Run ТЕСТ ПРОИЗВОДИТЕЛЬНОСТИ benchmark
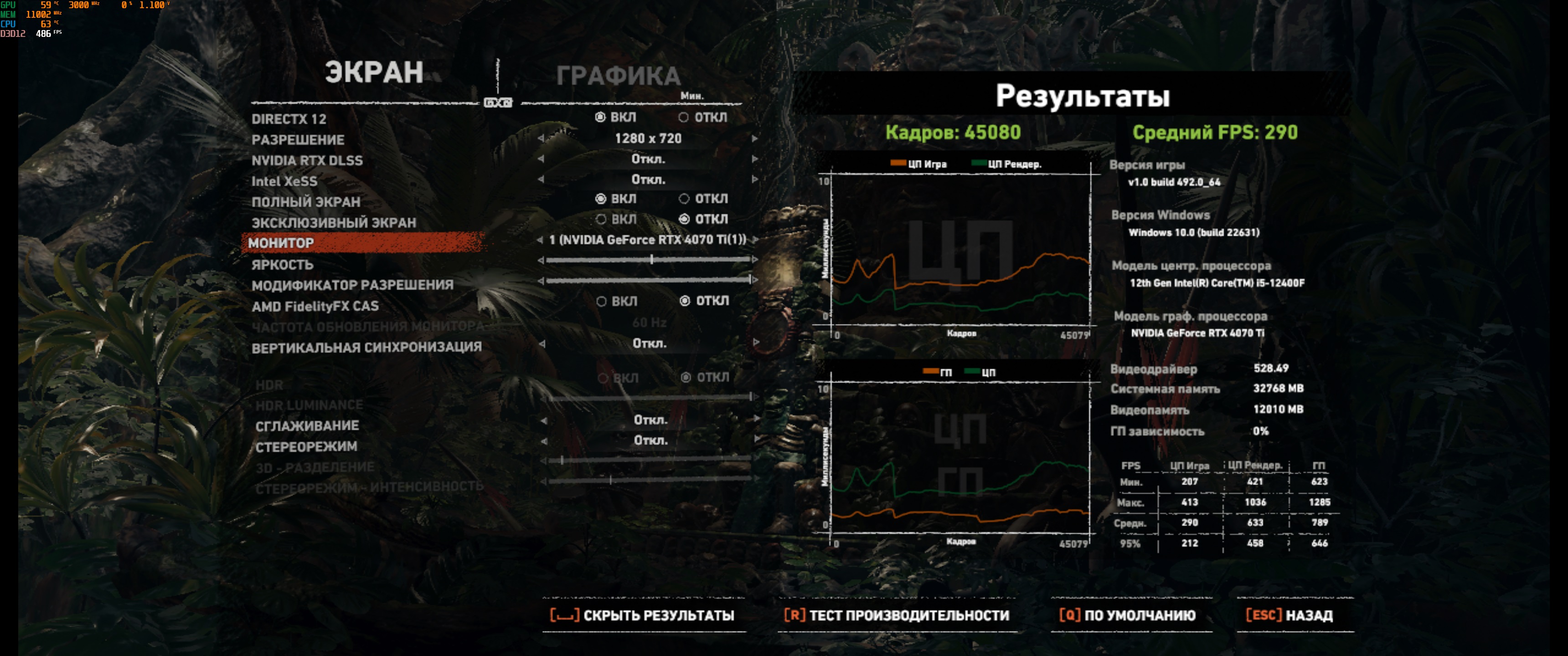1568x656 pixels. [x=897, y=615]
